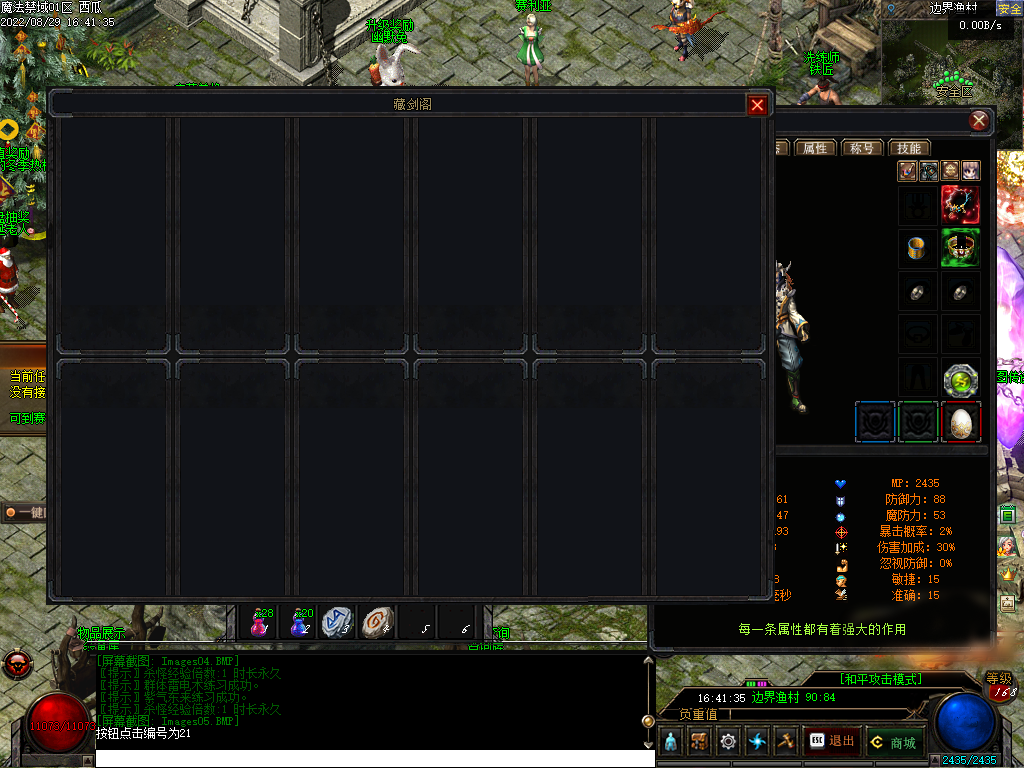The image size is (1024, 768).
Task: Select the 技能 tab
Action: [908, 148]
